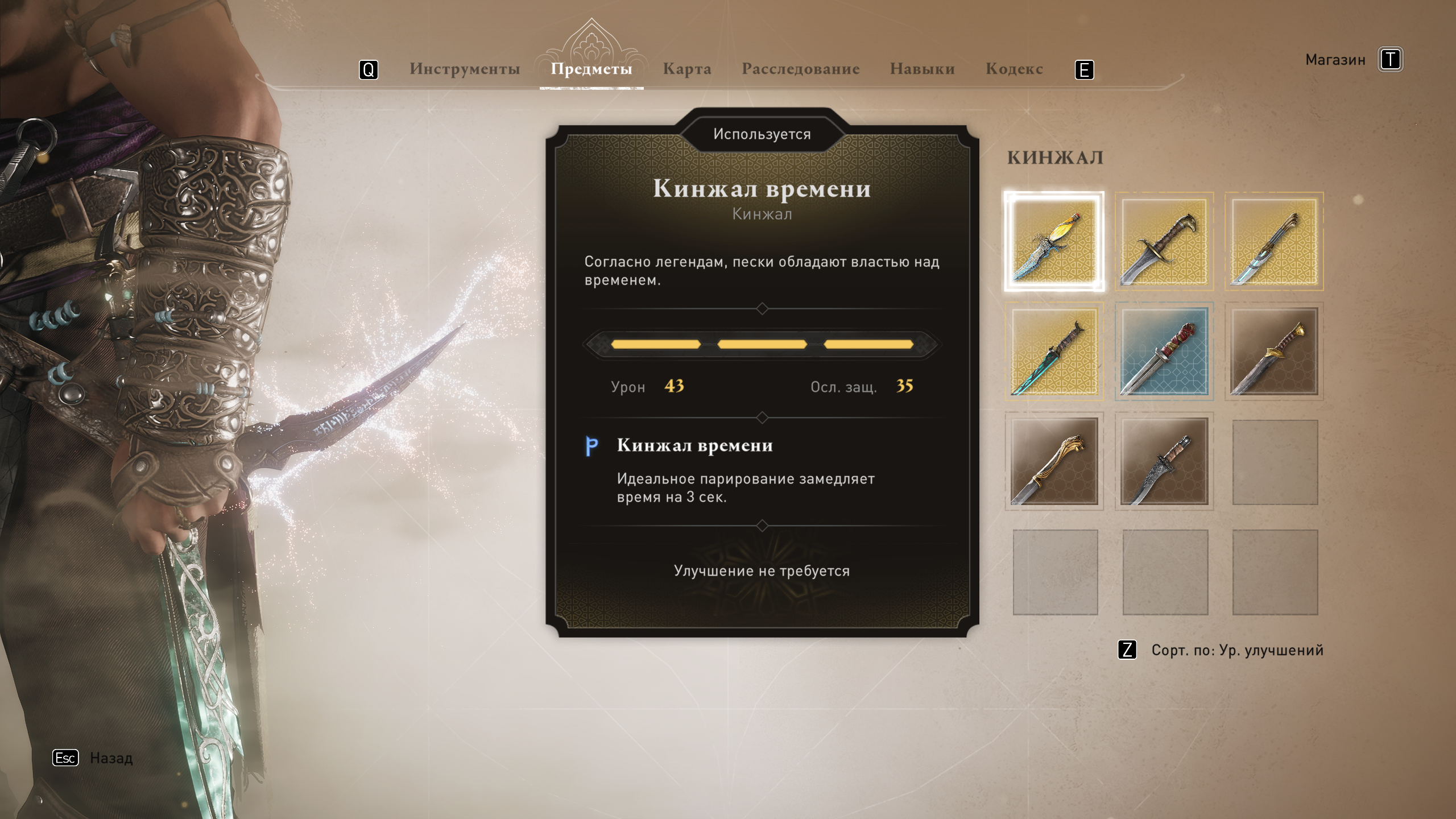Pick the dagger with the golden ornate hilt
Viewport: 1456px width, 819px height.
(x=1054, y=461)
